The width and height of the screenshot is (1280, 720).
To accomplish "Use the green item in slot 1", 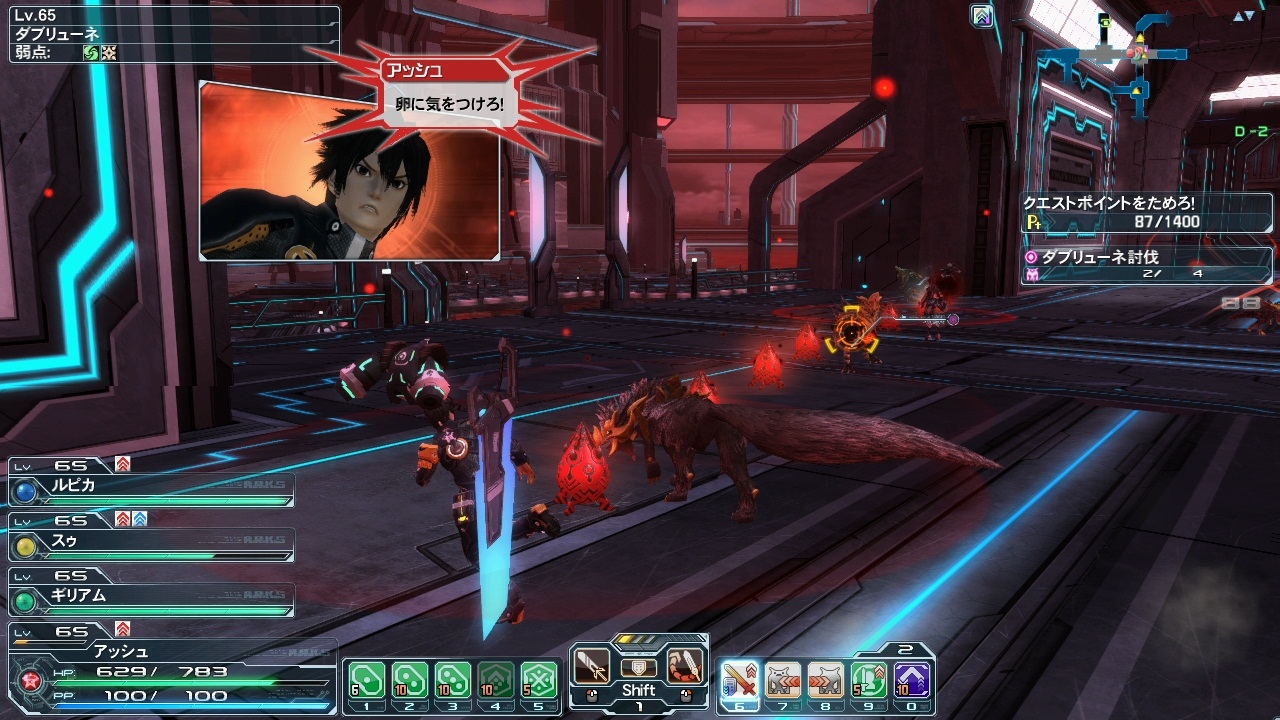I will [x=366, y=680].
